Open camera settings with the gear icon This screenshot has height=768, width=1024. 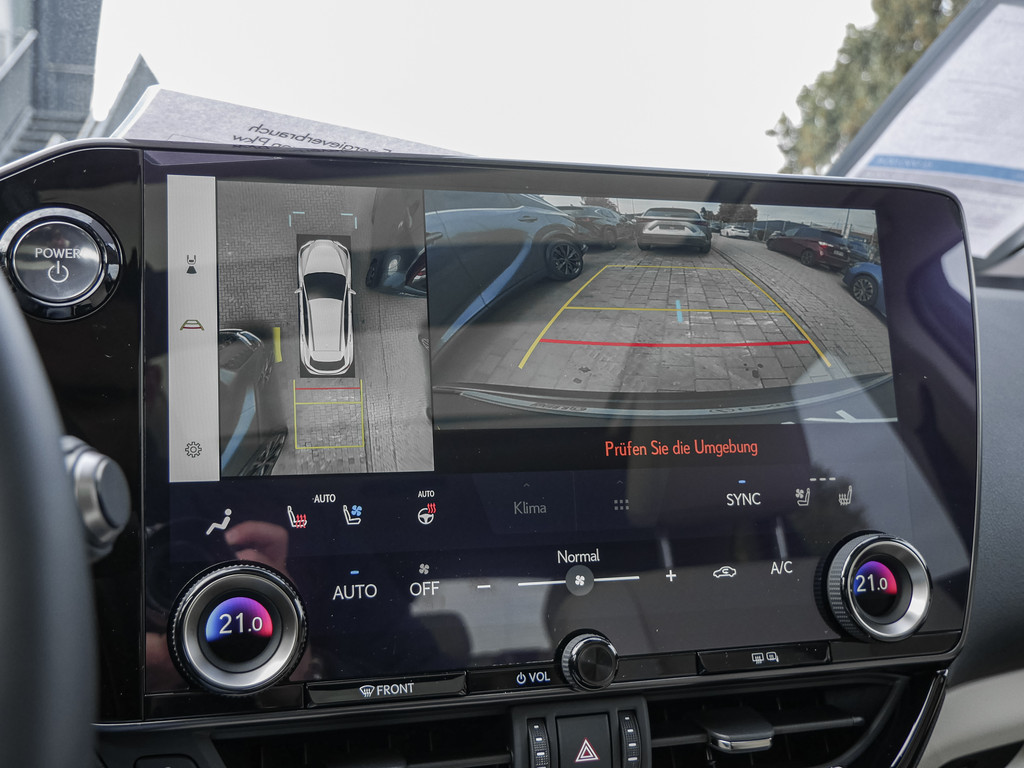point(193,449)
